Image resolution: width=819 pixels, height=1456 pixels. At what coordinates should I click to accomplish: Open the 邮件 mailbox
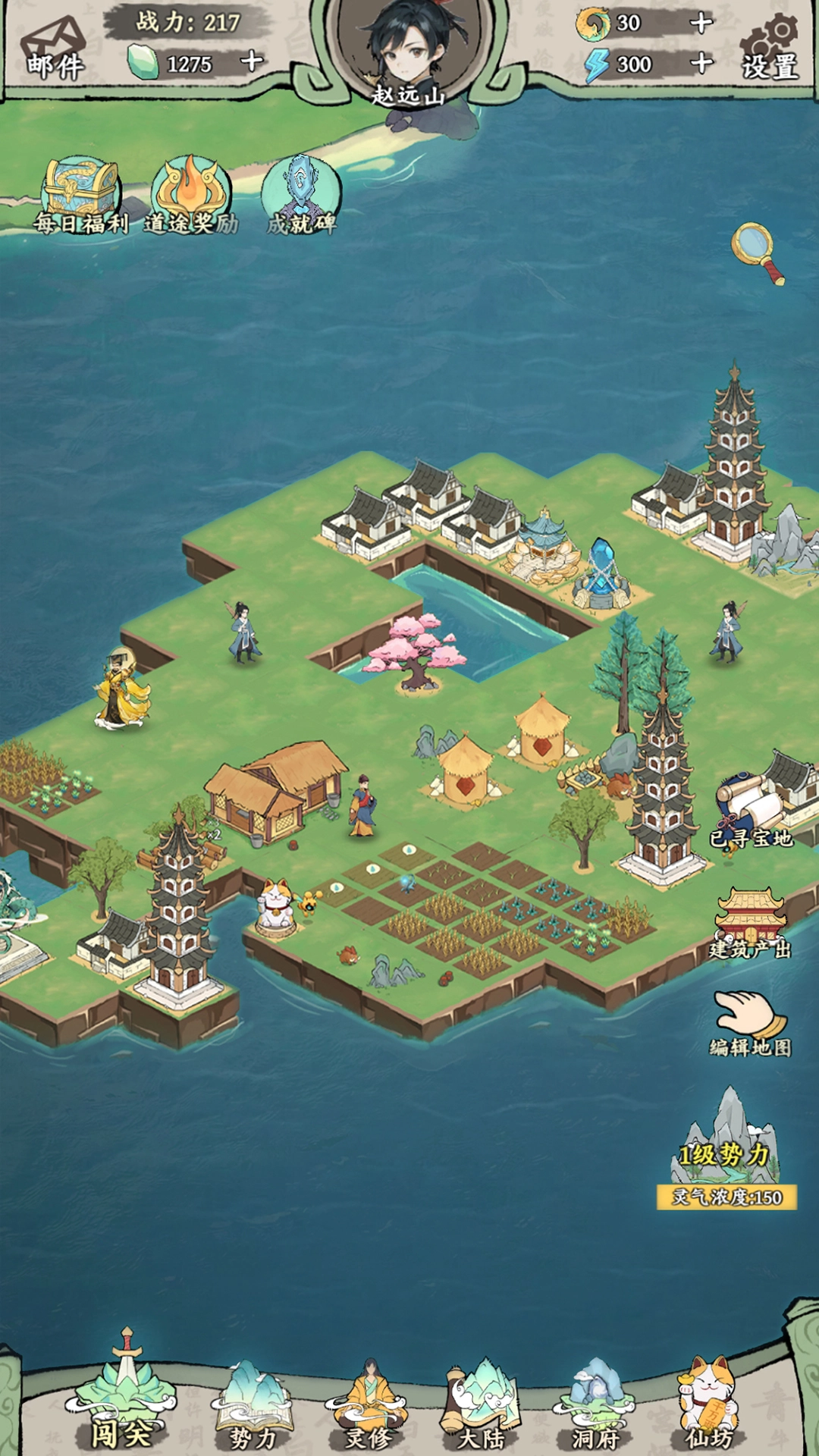click(55, 49)
